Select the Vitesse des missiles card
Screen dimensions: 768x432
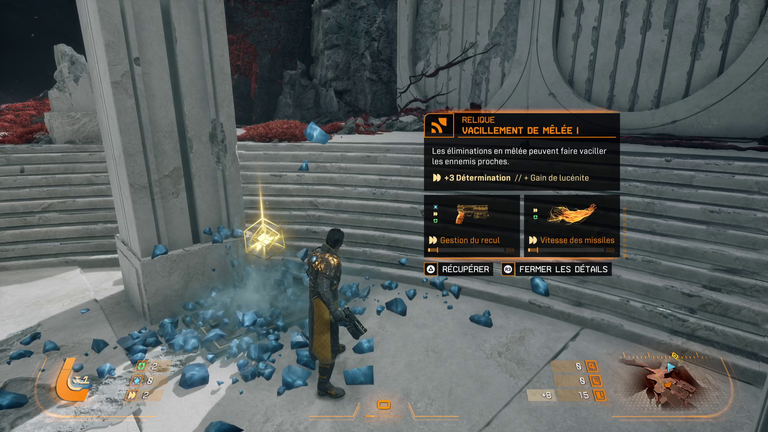[x=570, y=224]
